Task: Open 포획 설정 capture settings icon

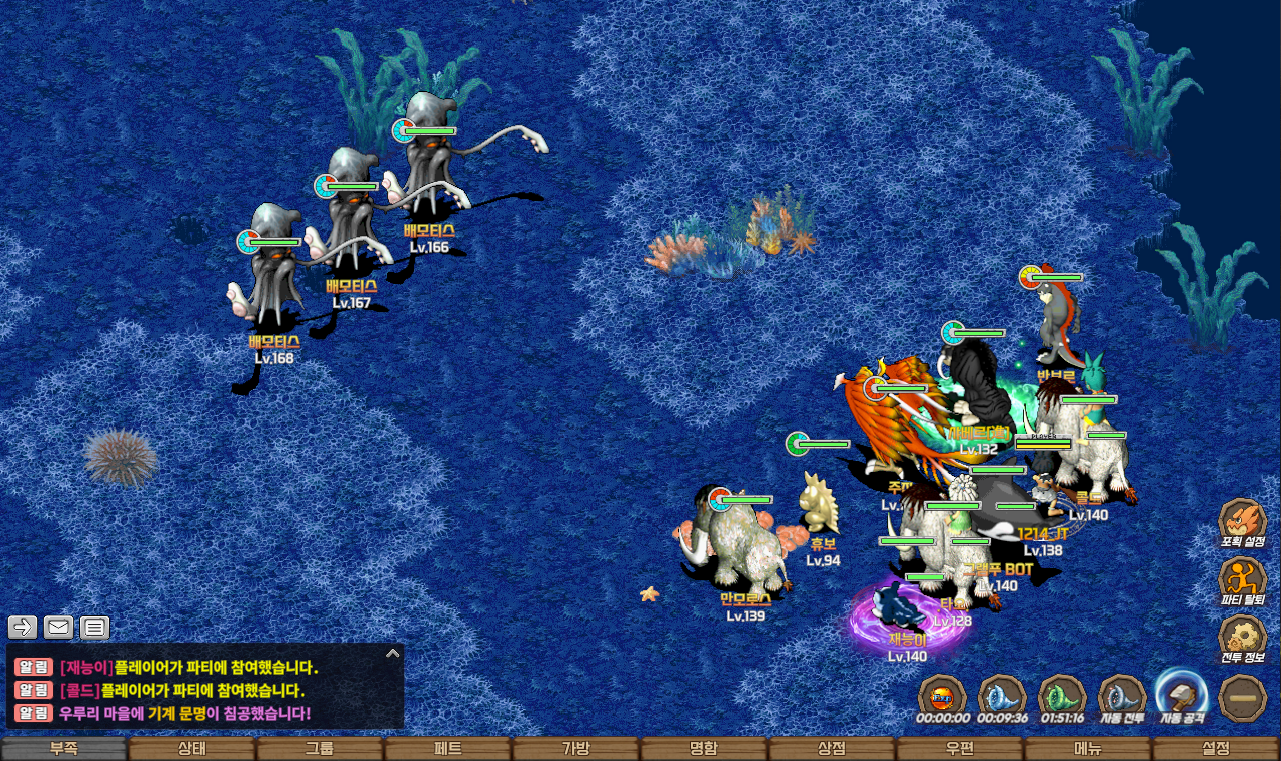Action: (1243, 523)
